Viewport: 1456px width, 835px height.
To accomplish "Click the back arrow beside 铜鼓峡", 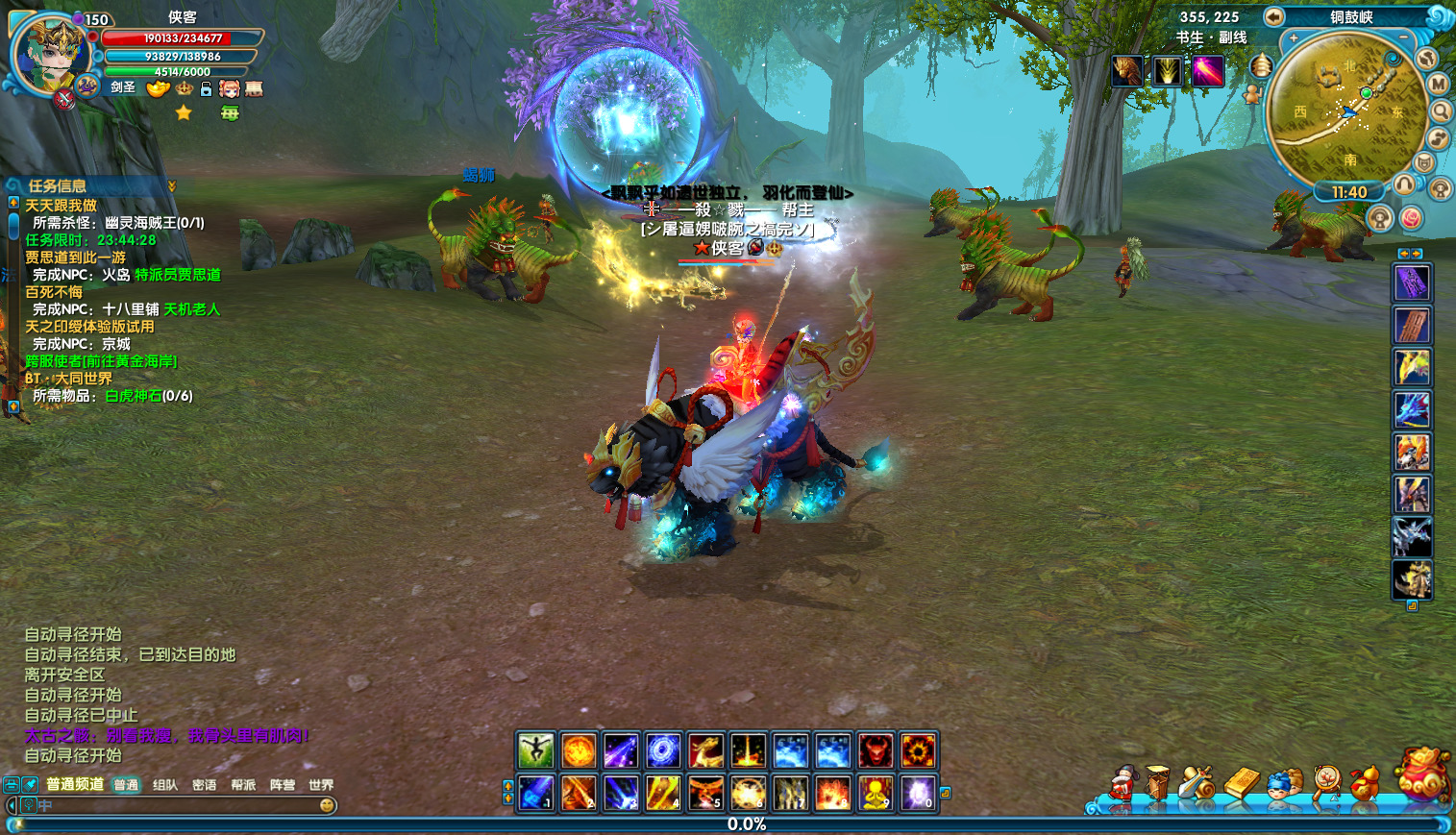I will pyautogui.click(x=1273, y=16).
